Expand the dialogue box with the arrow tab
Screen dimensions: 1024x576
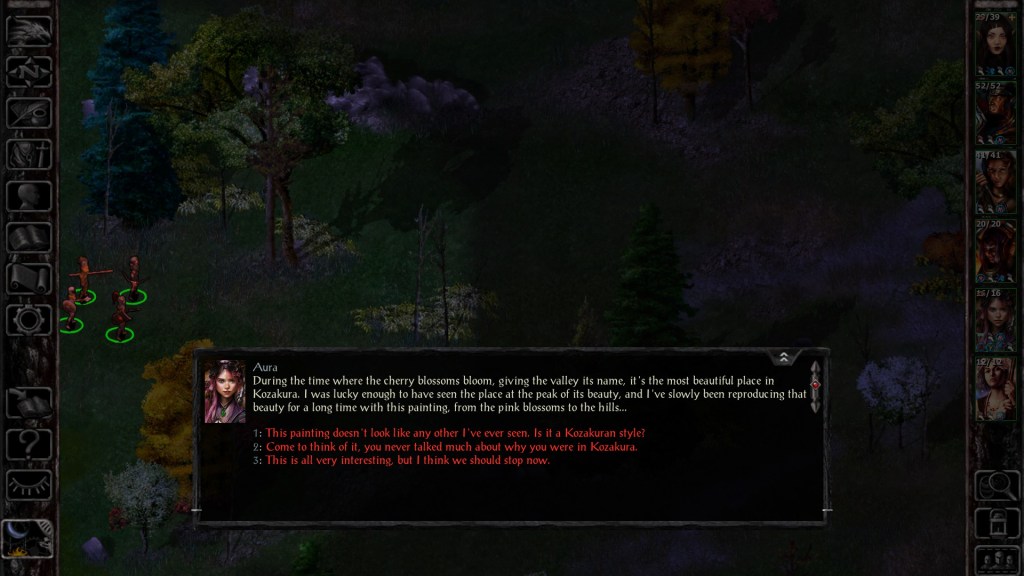(784, 357)
